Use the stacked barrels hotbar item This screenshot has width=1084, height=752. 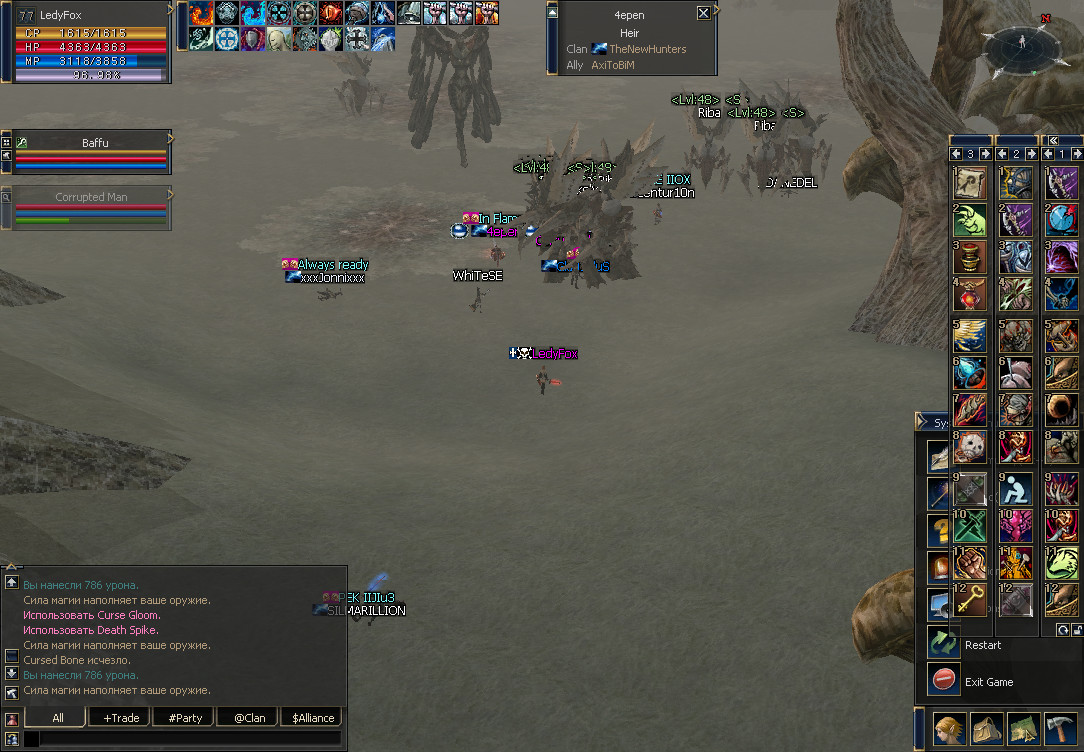coord(971,257)
